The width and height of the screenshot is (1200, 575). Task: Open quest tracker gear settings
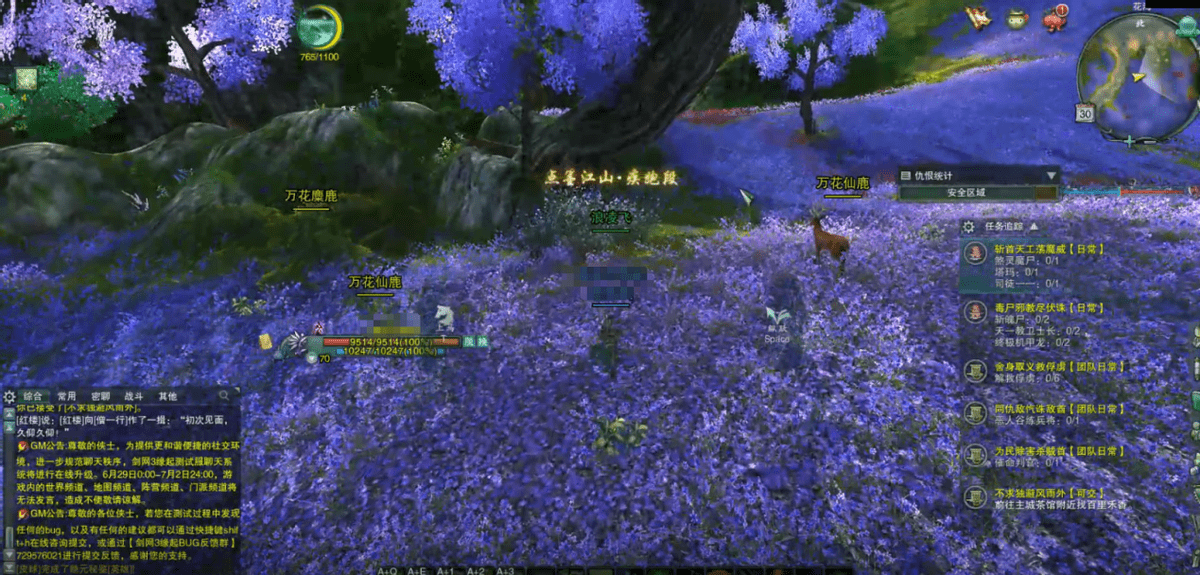[x=968, y=227]
